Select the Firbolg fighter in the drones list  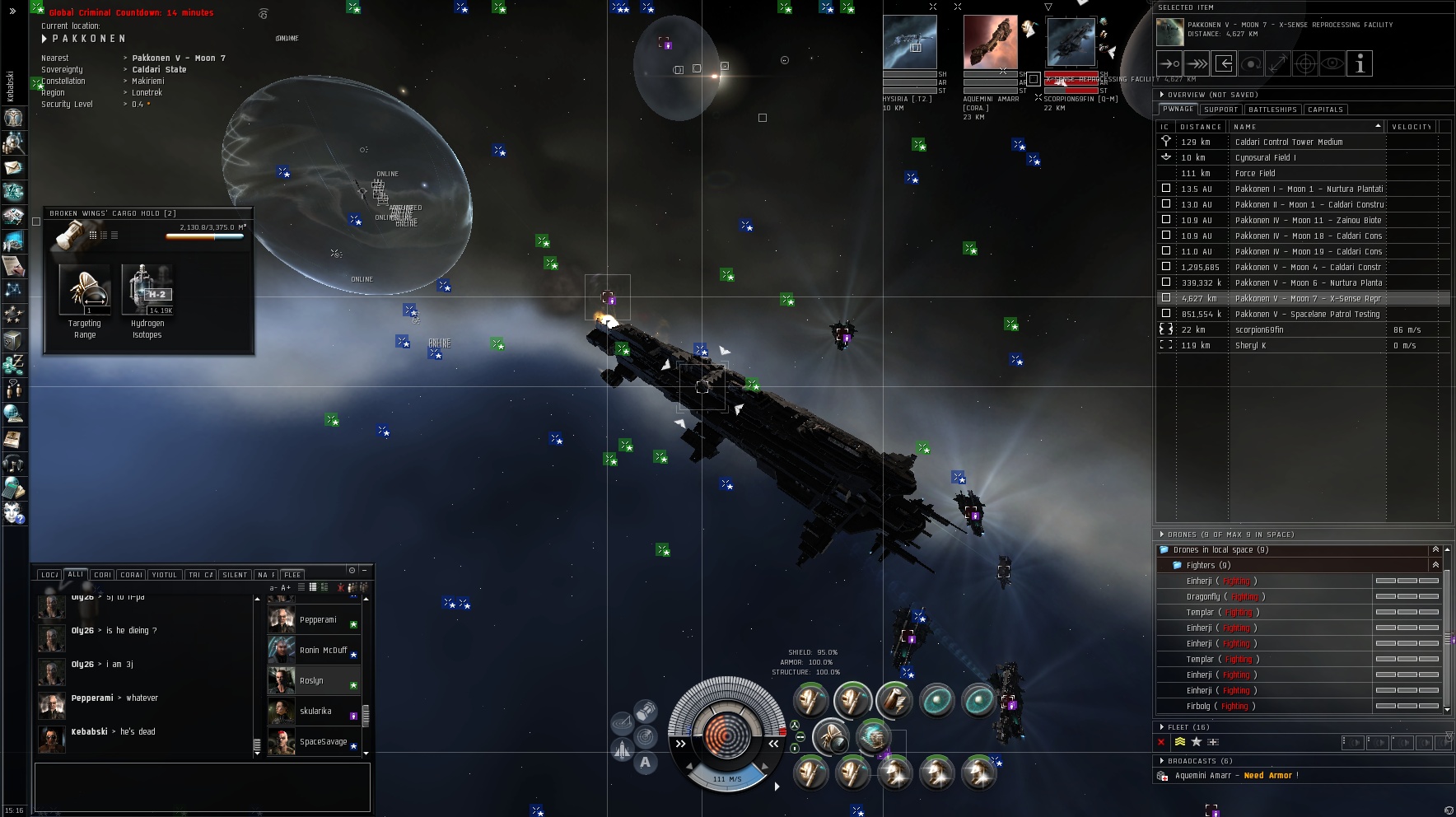click(1198, 706)
